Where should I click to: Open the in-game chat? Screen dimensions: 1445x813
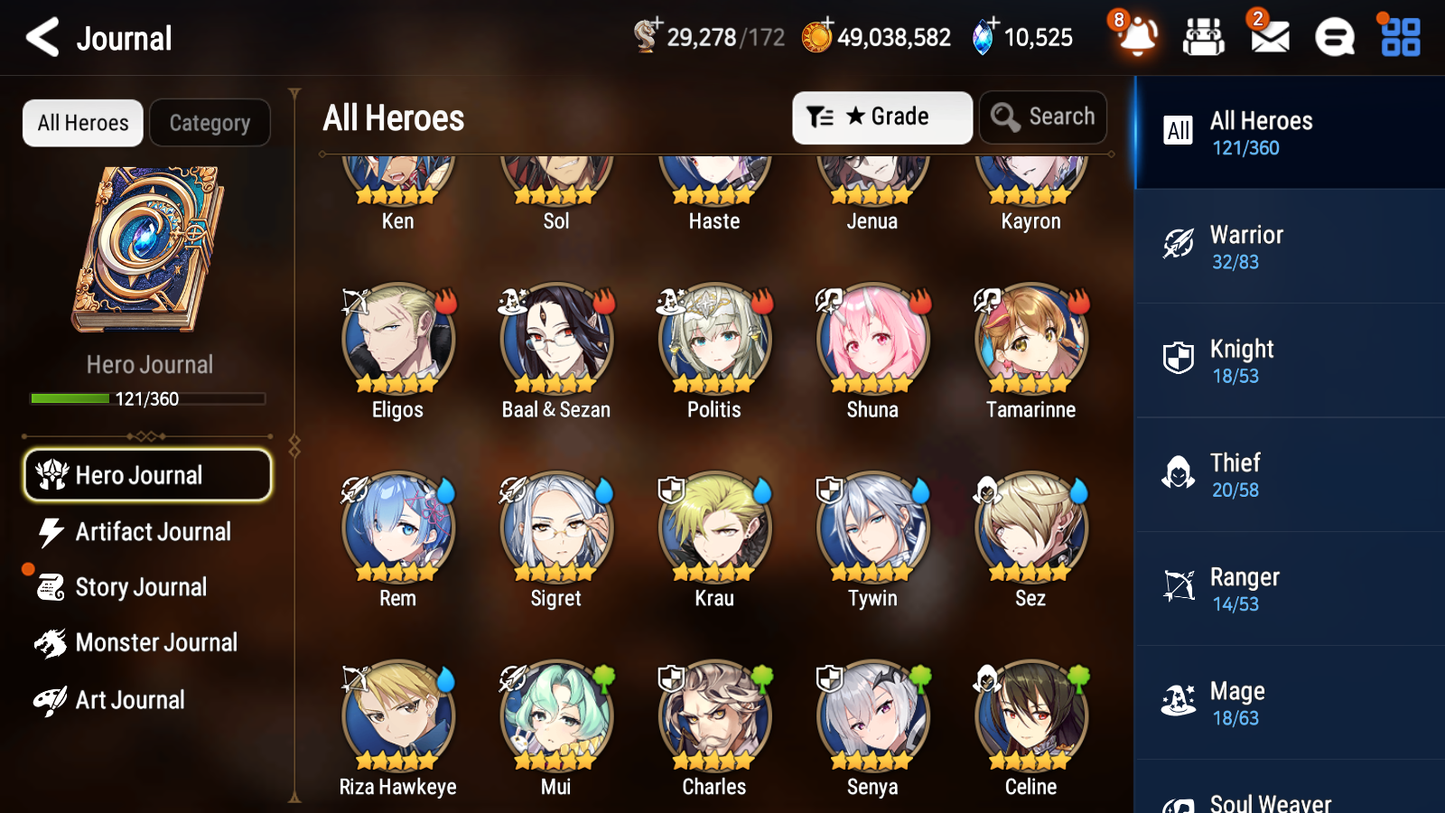(1333, 36)
